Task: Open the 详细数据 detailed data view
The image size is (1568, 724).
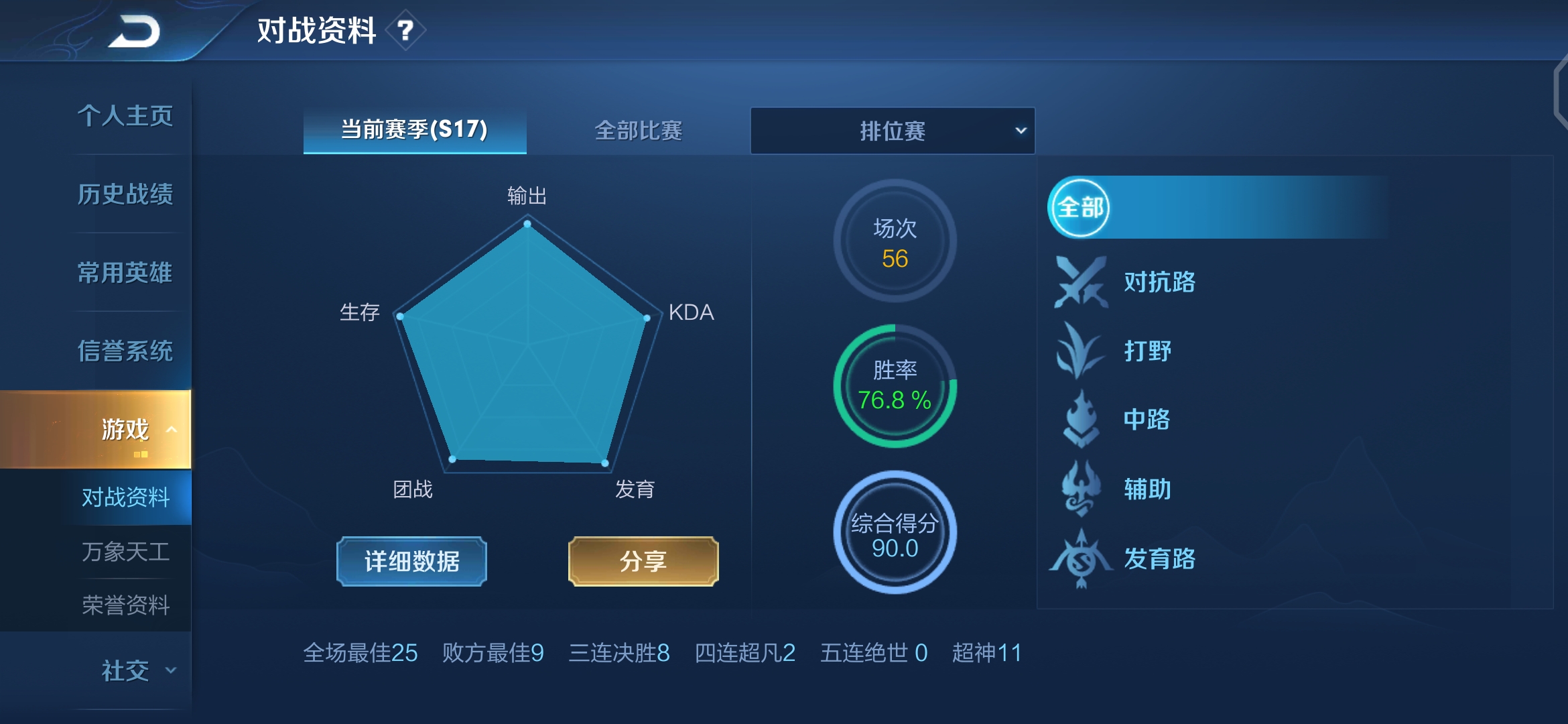Action: (x=411, y=562)
